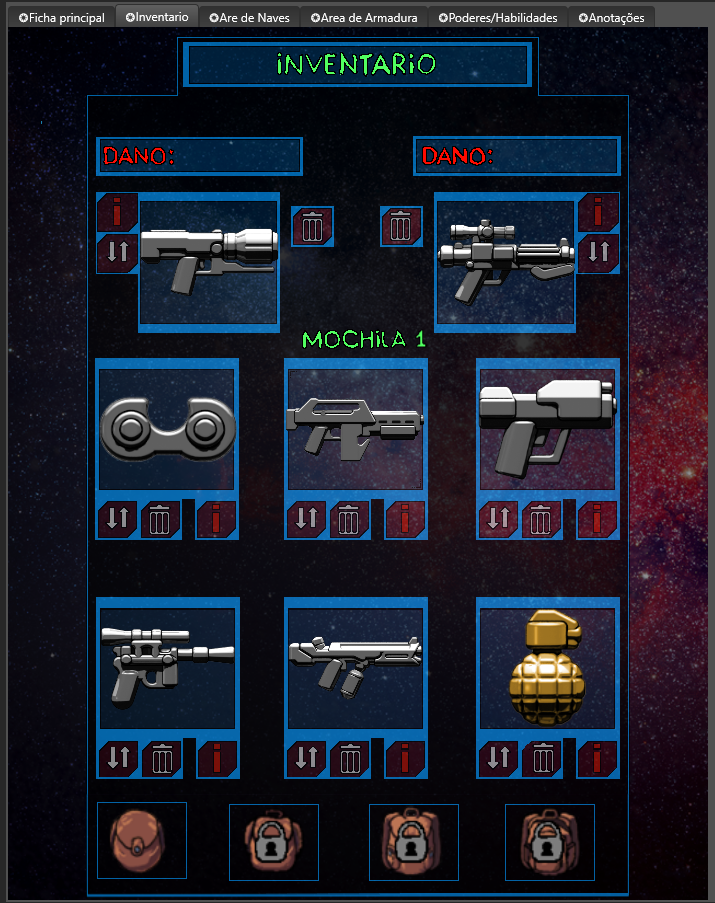The image size is (715, 903).
Task: Choose the handcuffs item in the backpack
Action: 166,430
